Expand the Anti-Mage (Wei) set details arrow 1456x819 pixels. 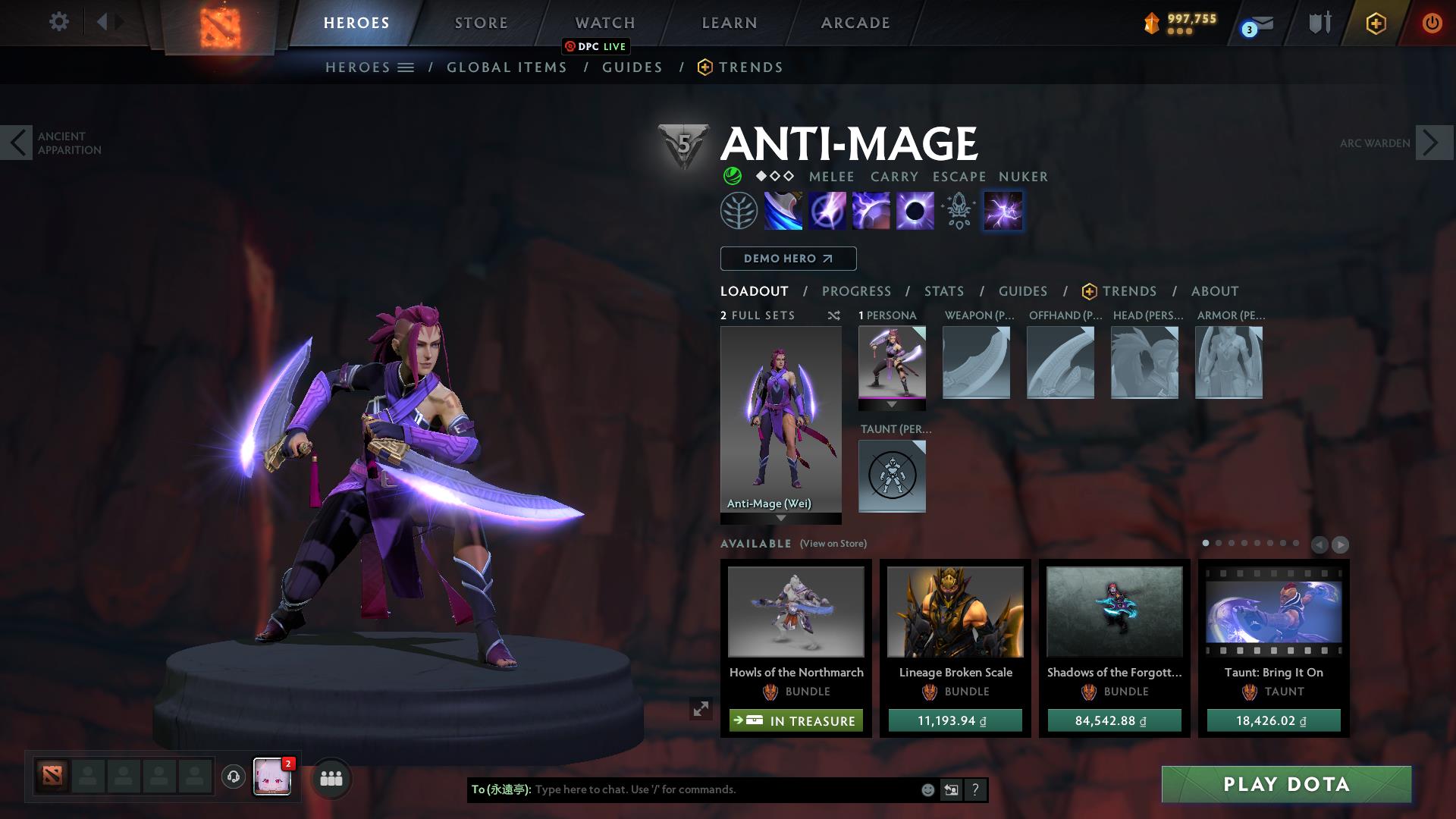(x=780, y=519)
